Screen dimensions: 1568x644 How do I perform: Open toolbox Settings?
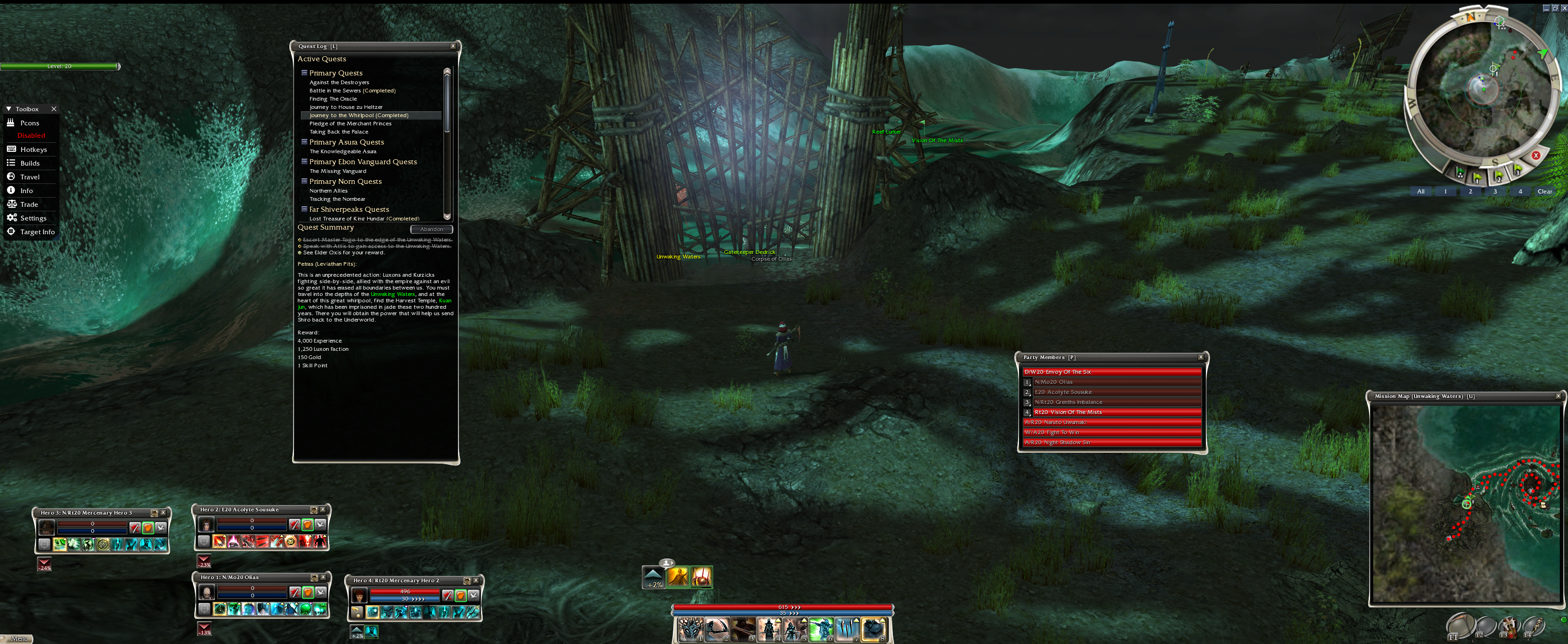tap(33, 218)
